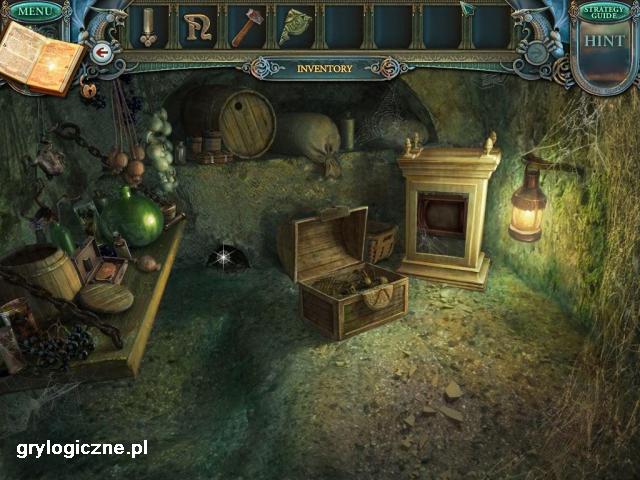Select the hammer in the inventory
640x480 pixels.
point(246,27)
